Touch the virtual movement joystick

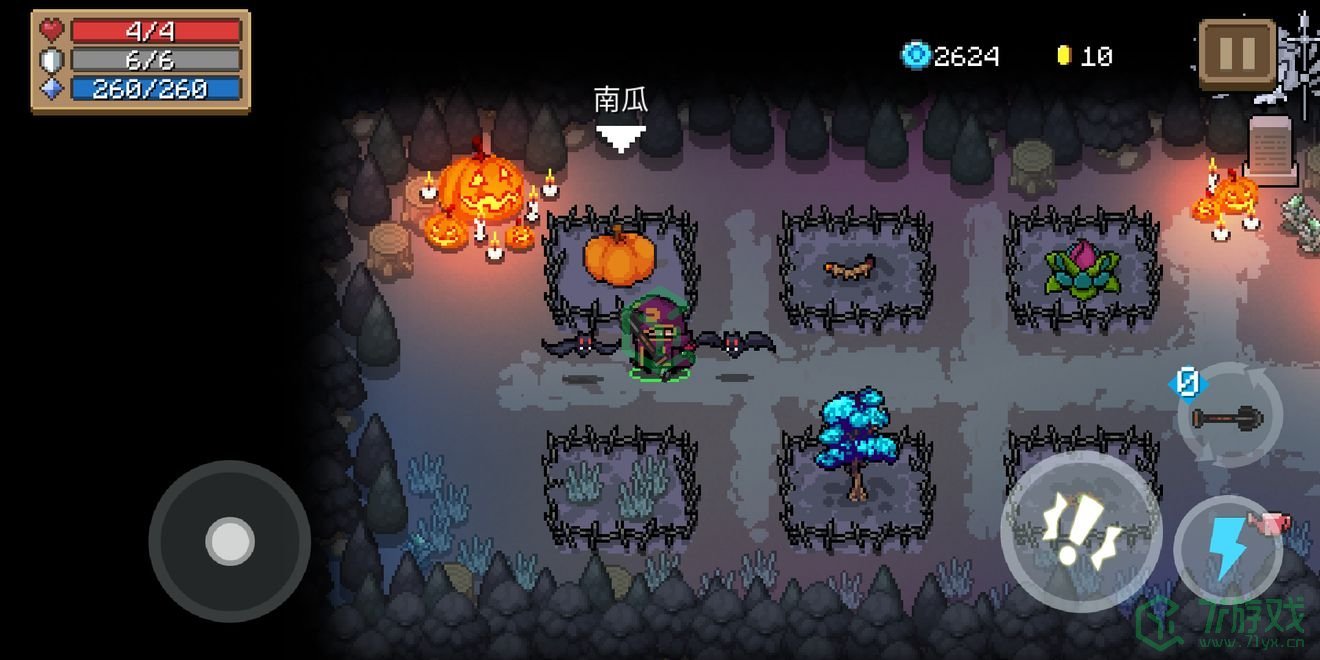pyautogui.click(x=229, y=541)
